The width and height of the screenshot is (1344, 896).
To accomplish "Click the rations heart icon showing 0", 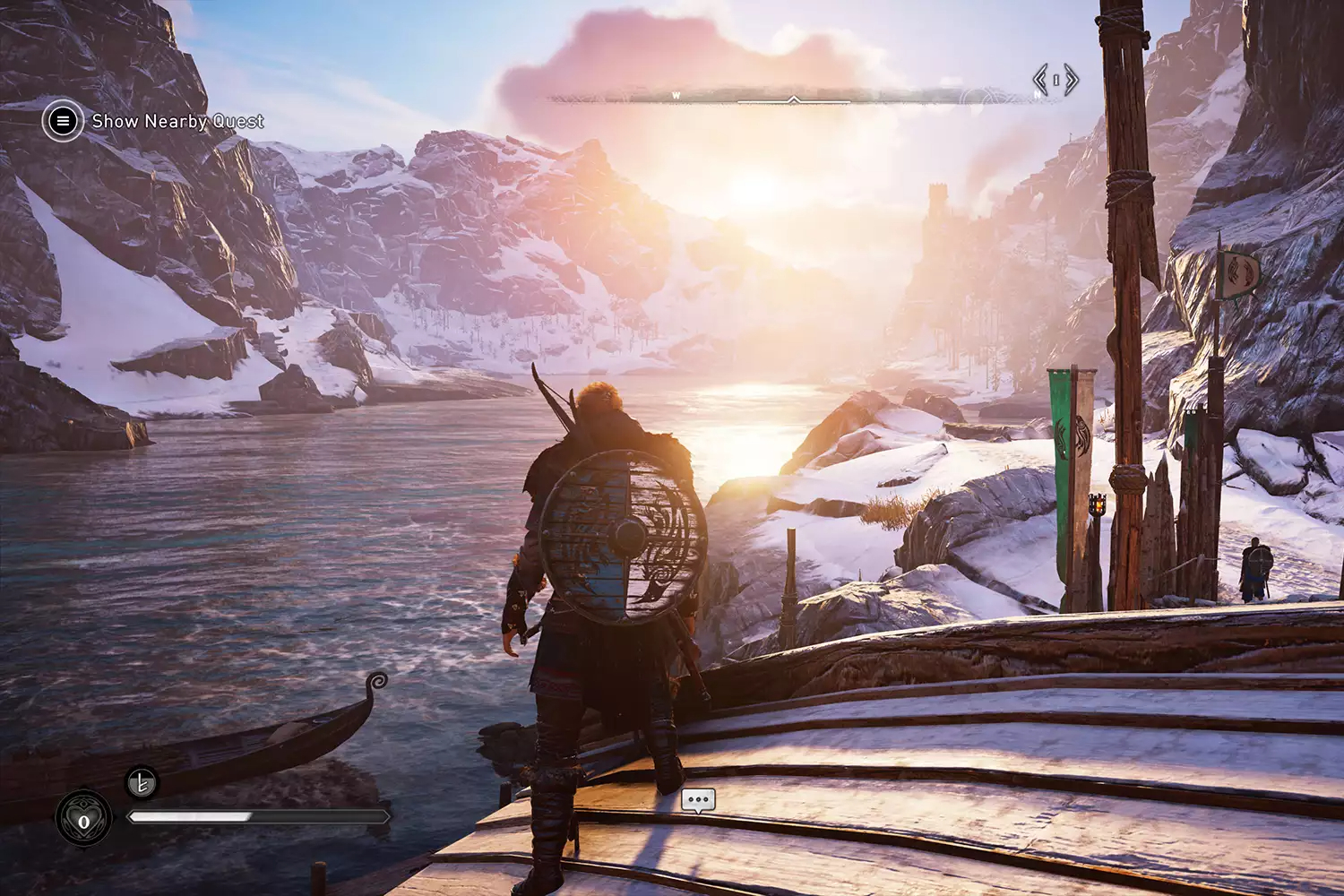I will [x=84, y=821].
